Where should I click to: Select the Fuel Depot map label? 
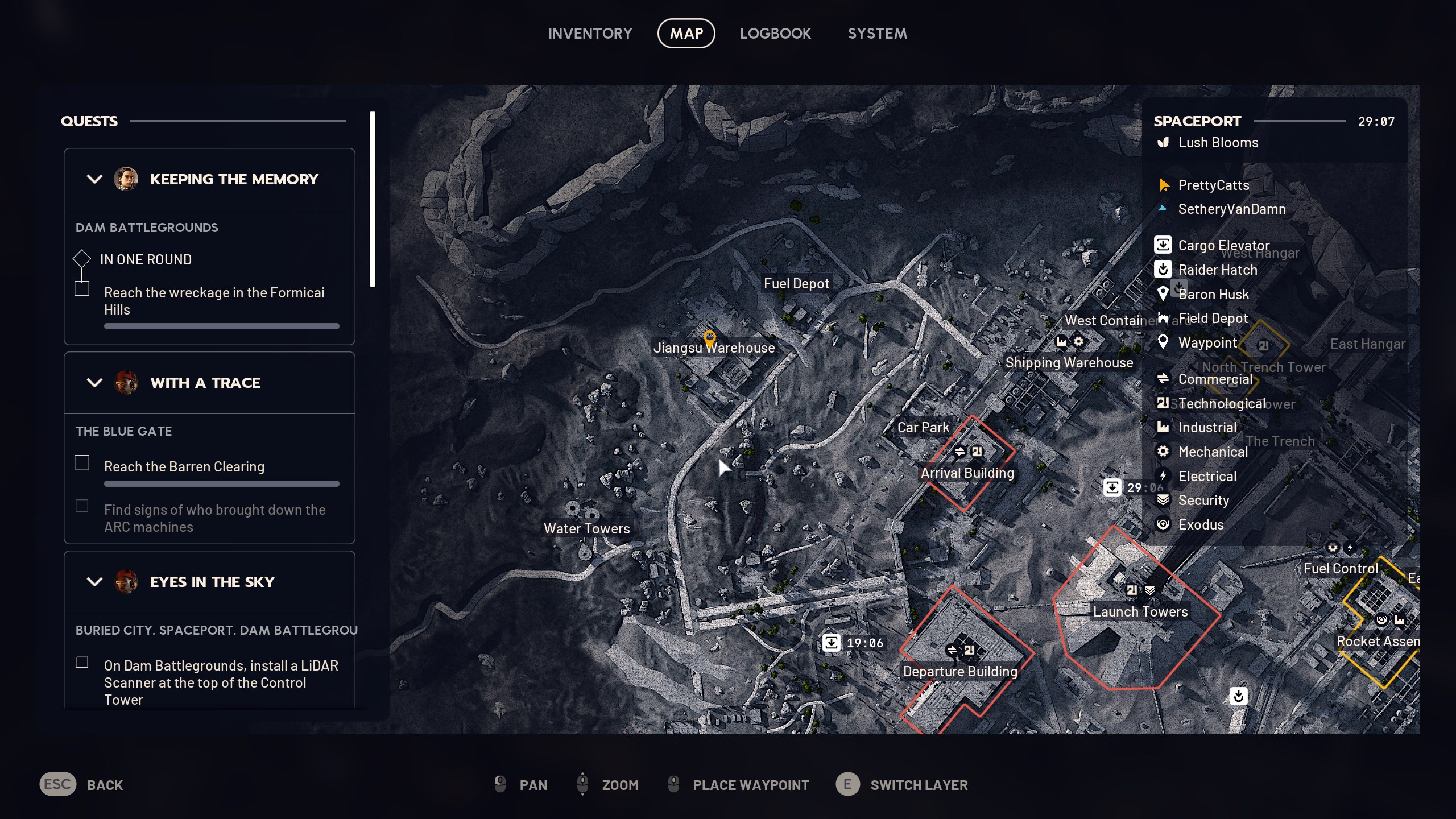(x=796, y=284)
